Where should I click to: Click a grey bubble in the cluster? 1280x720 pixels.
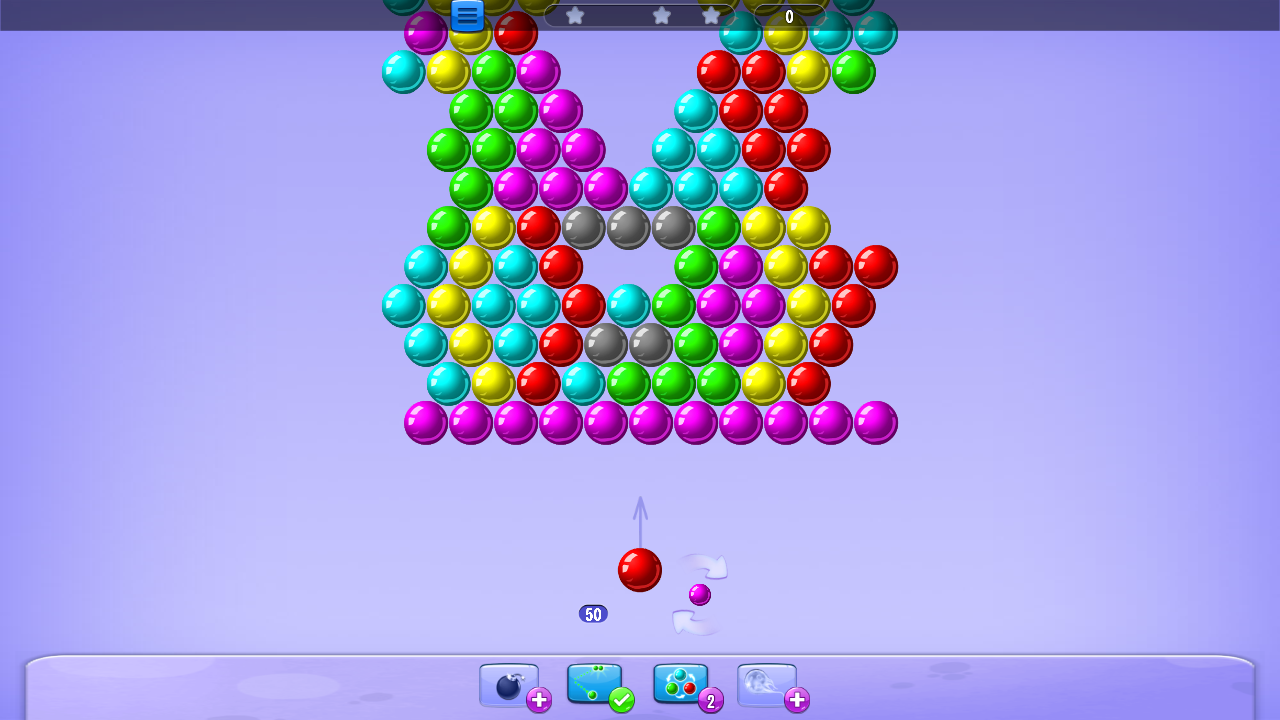[x=628, y=227]
